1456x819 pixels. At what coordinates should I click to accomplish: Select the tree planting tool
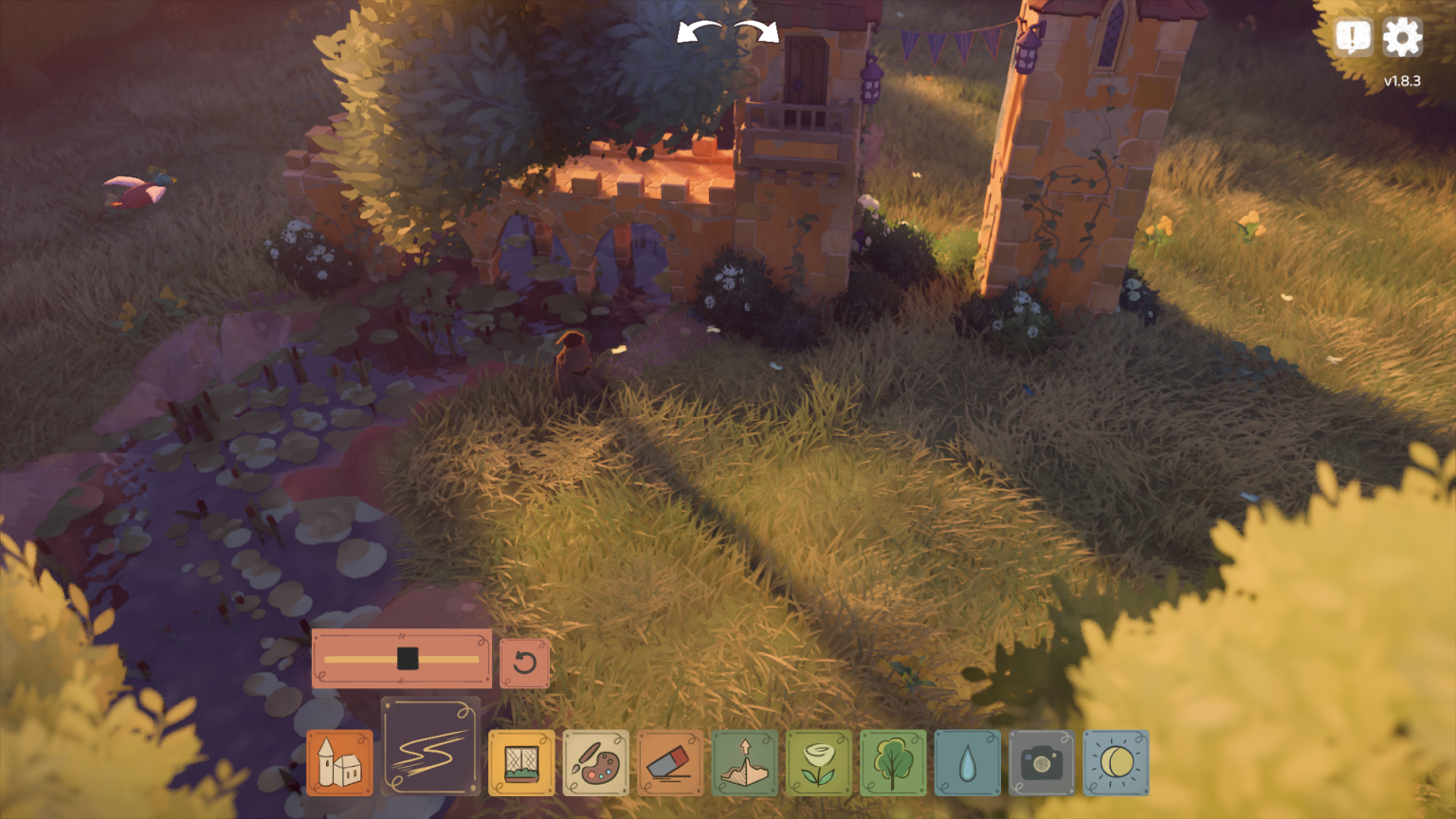click(893, 763)
